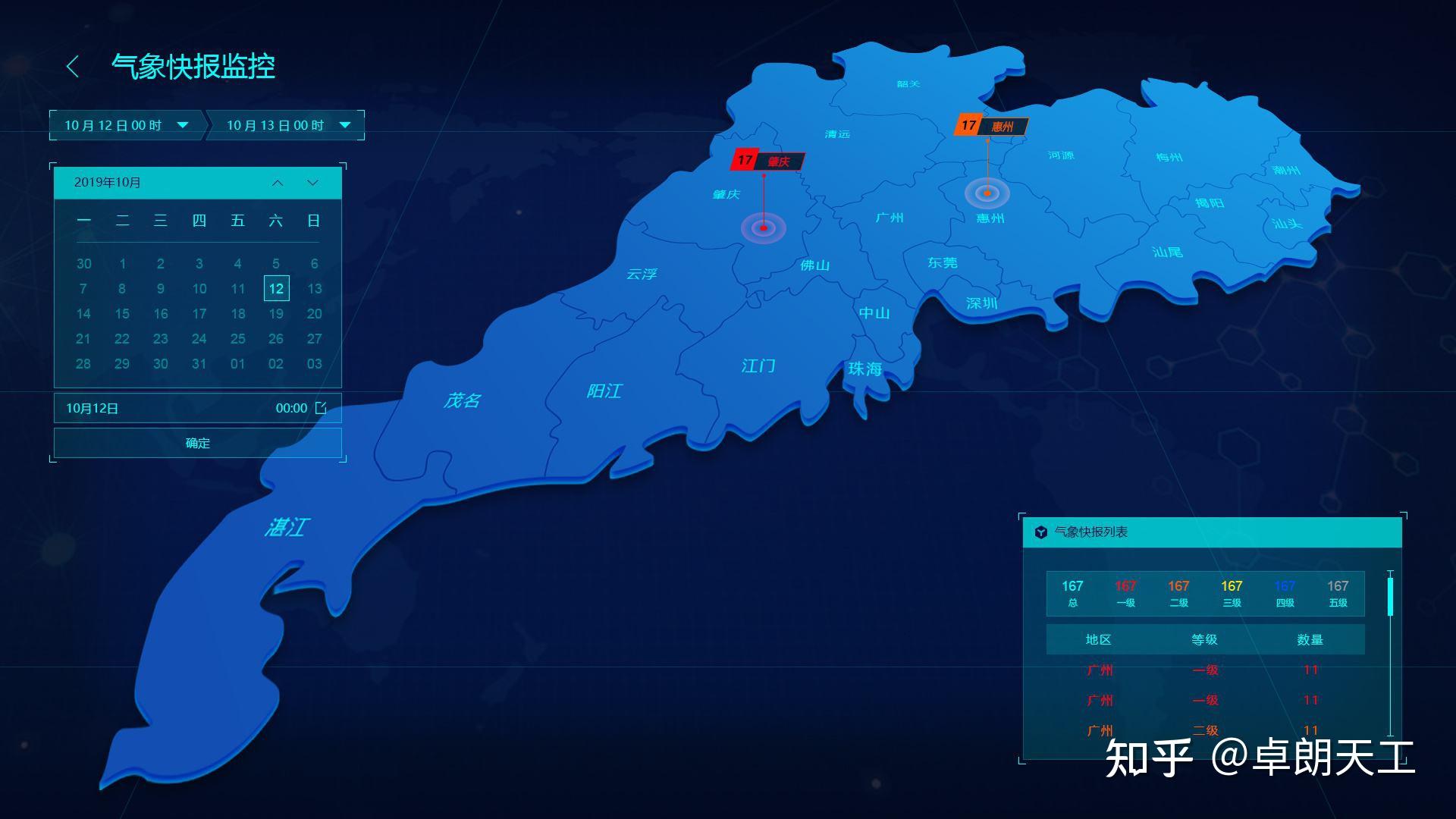Click the down chevron to show next month
The image size is (1456, 819).
[x=311, y=182]
